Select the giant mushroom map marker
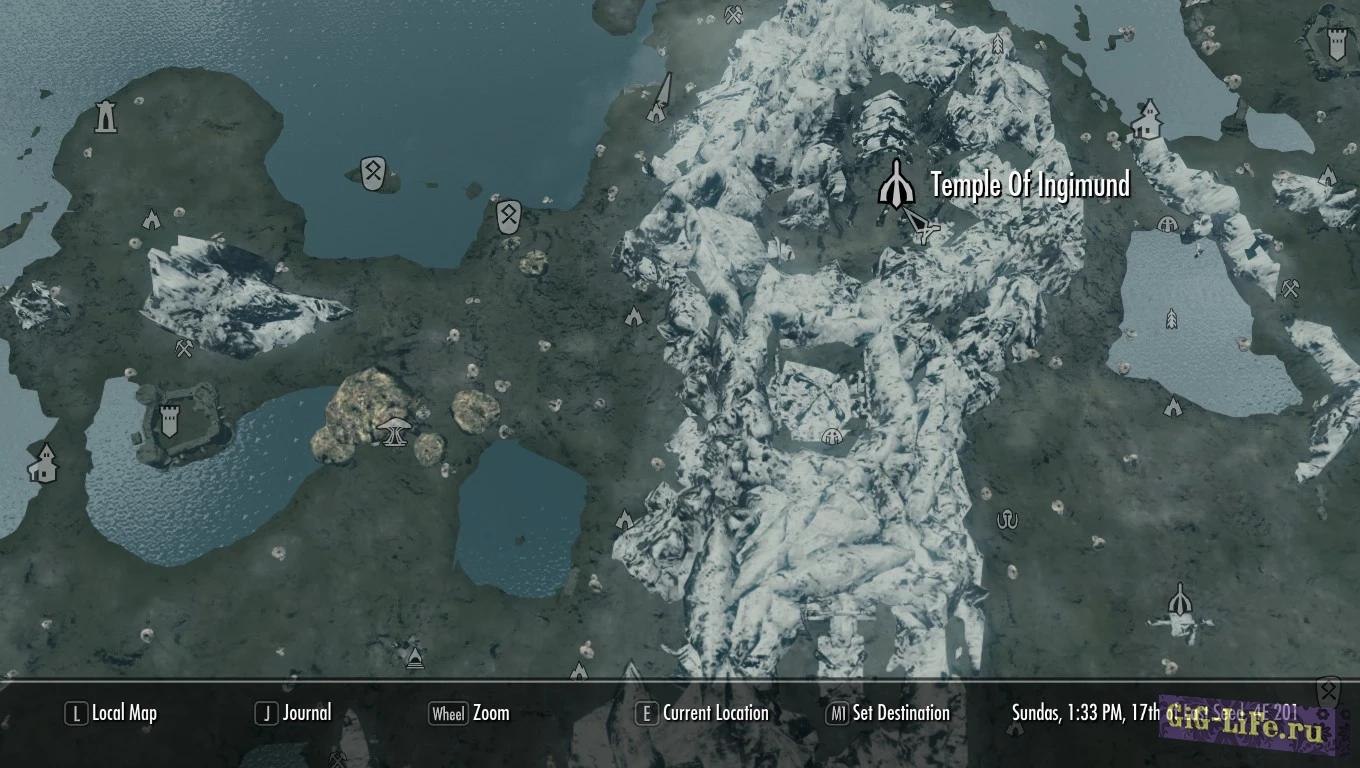This screenshot has height=768, width=1360. pos(394,430)
